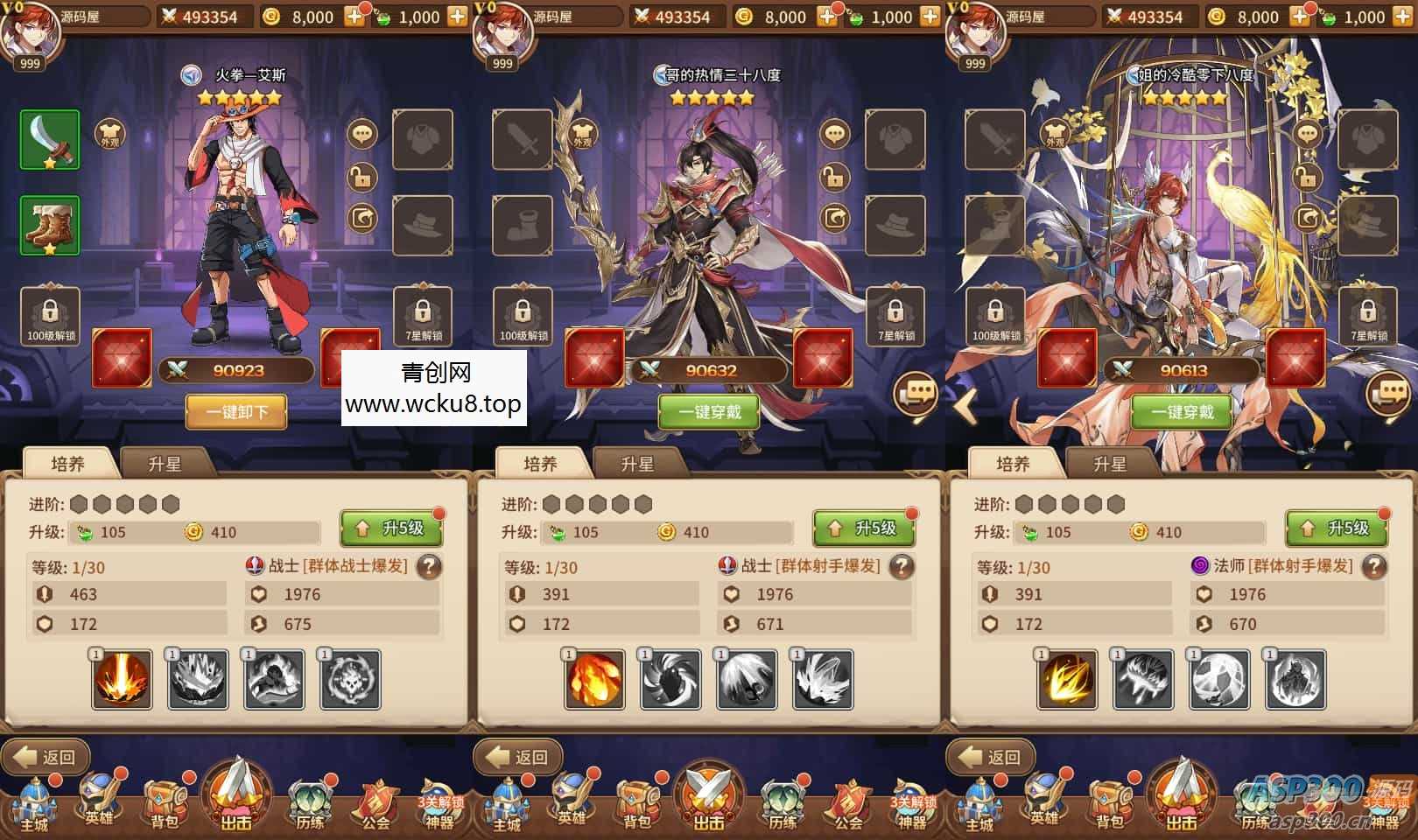Click 一键穿戴 under hero 哥的热情三十八度
Screen dimensions: 1418x840
point(709,411)
